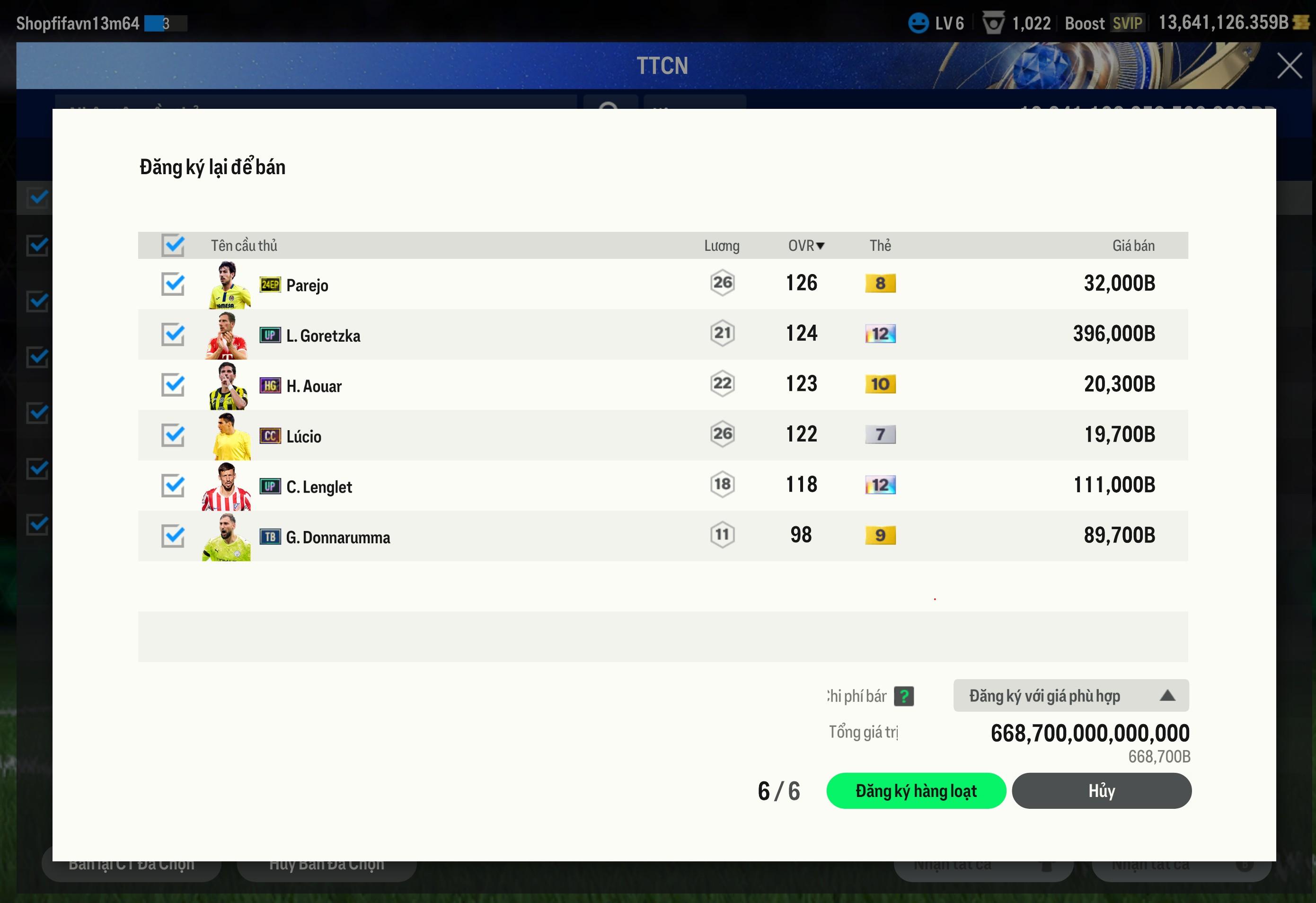Toggle the select-all checkbox in header
Image resolution: width=1316 pixels, height=903 pixels.
click(173, 245)
